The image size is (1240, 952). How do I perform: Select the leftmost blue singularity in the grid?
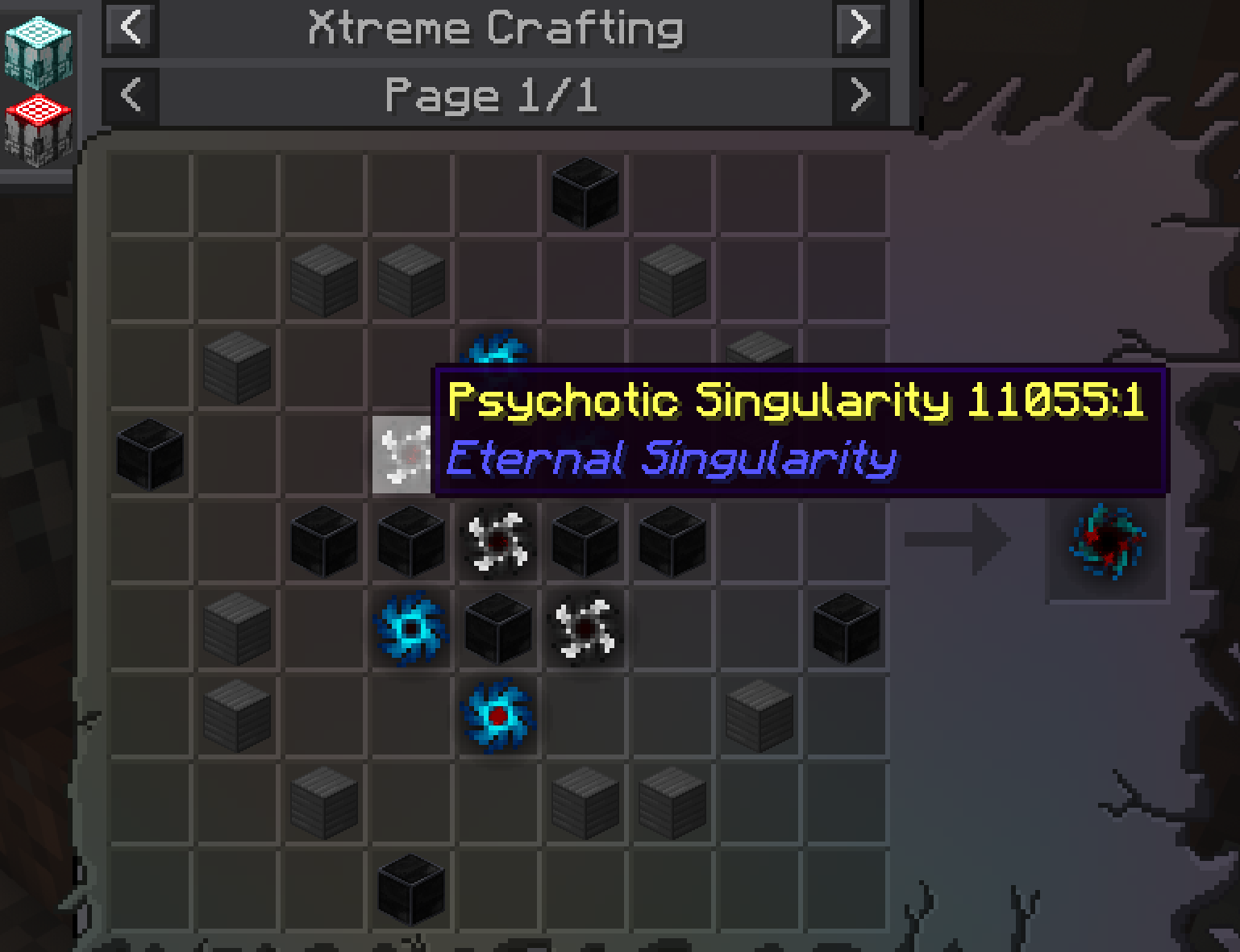click(x=410, y=630)
